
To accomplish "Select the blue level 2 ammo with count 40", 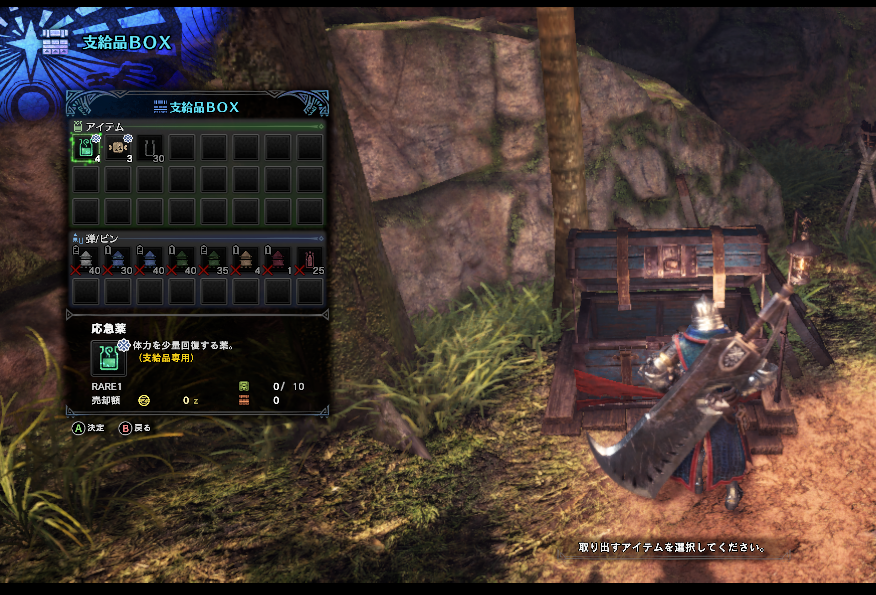I will 150,260.
